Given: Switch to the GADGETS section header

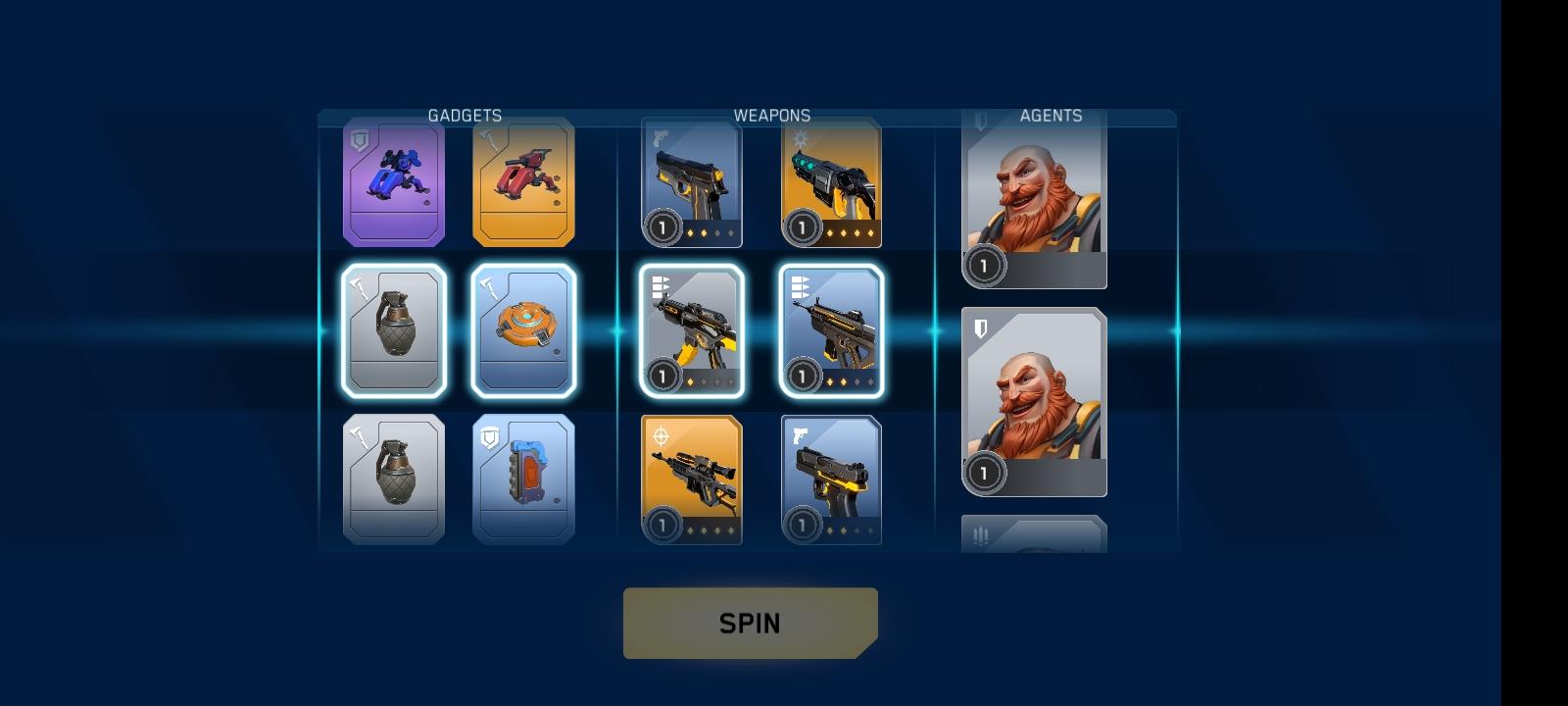Looking at the screenshot, I should pyautogui.click(x=465, y=115).
